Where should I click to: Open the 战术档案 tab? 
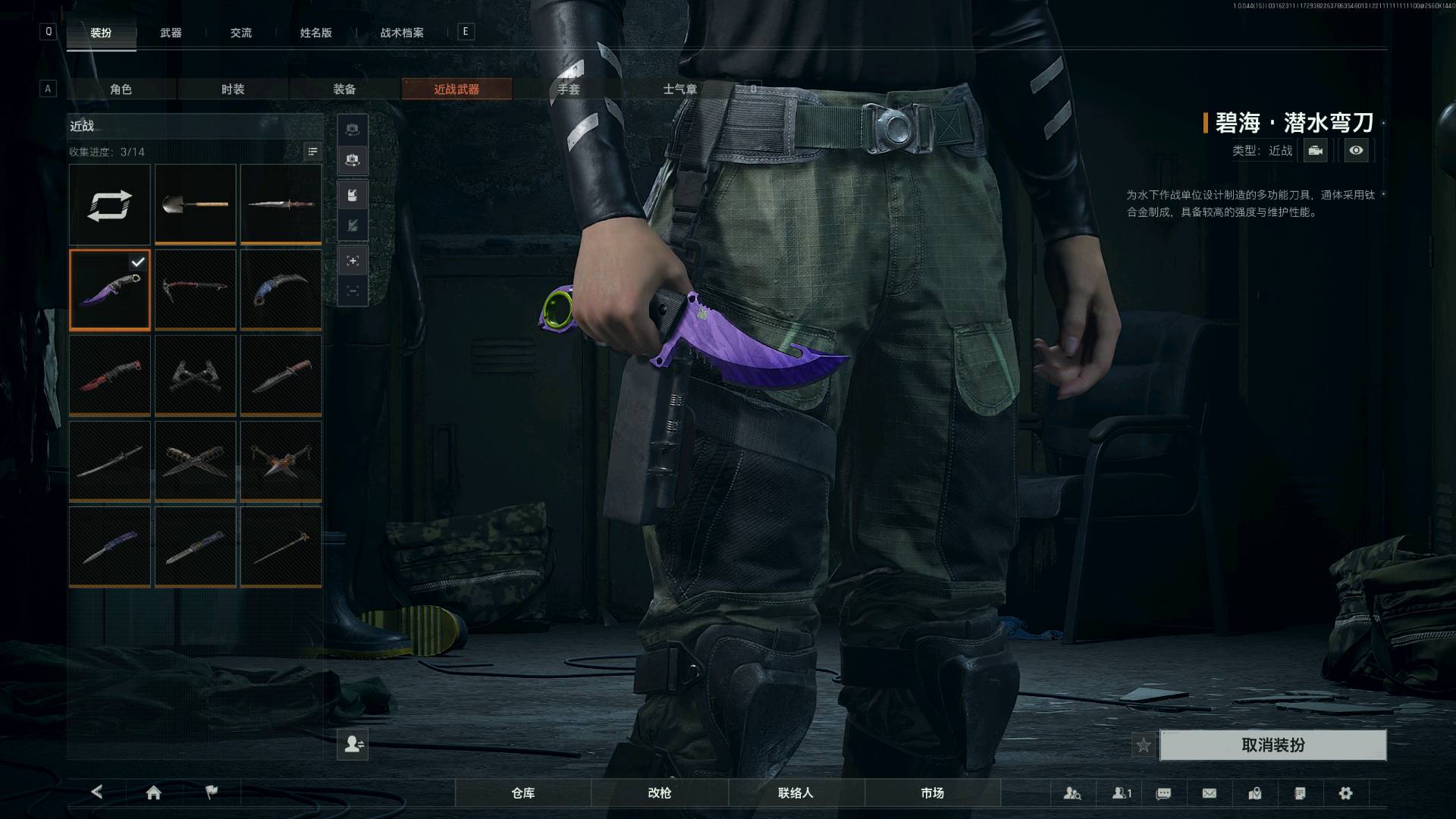(x=402, y=33)
